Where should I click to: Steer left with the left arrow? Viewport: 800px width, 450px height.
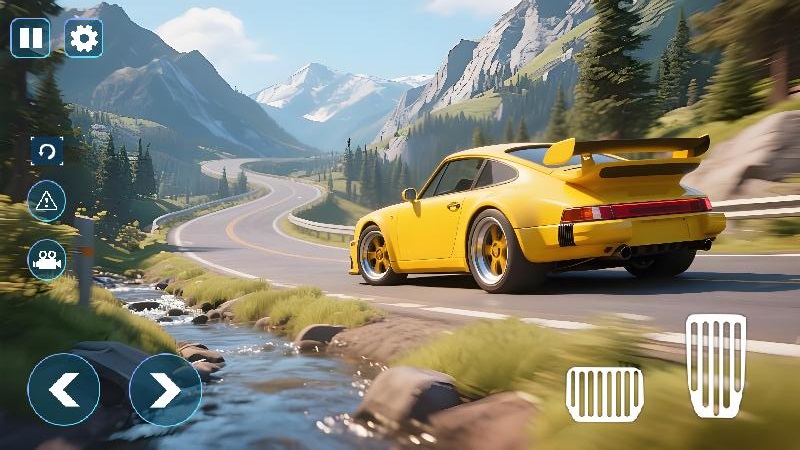click(x=64, y=390)
